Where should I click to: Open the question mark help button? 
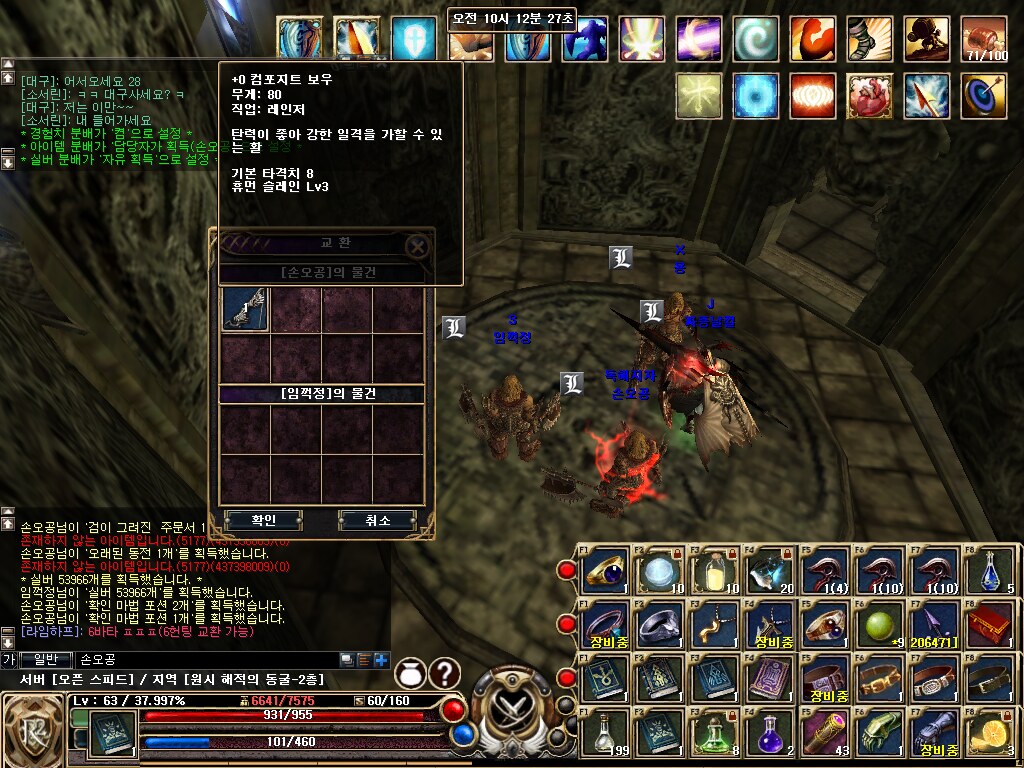444,674
